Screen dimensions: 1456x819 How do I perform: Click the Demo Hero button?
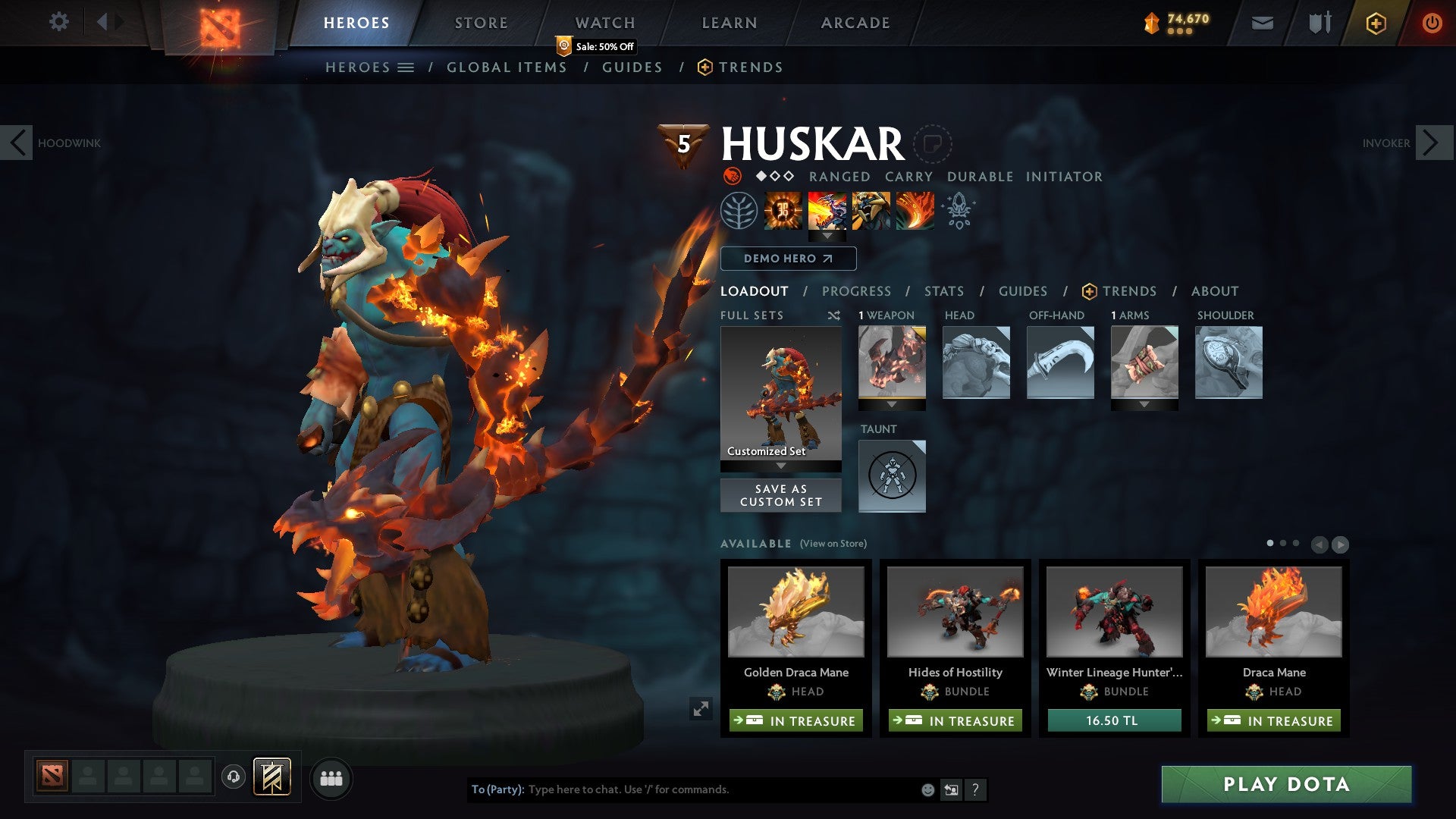pyautogui.click(x=788, y=259)
